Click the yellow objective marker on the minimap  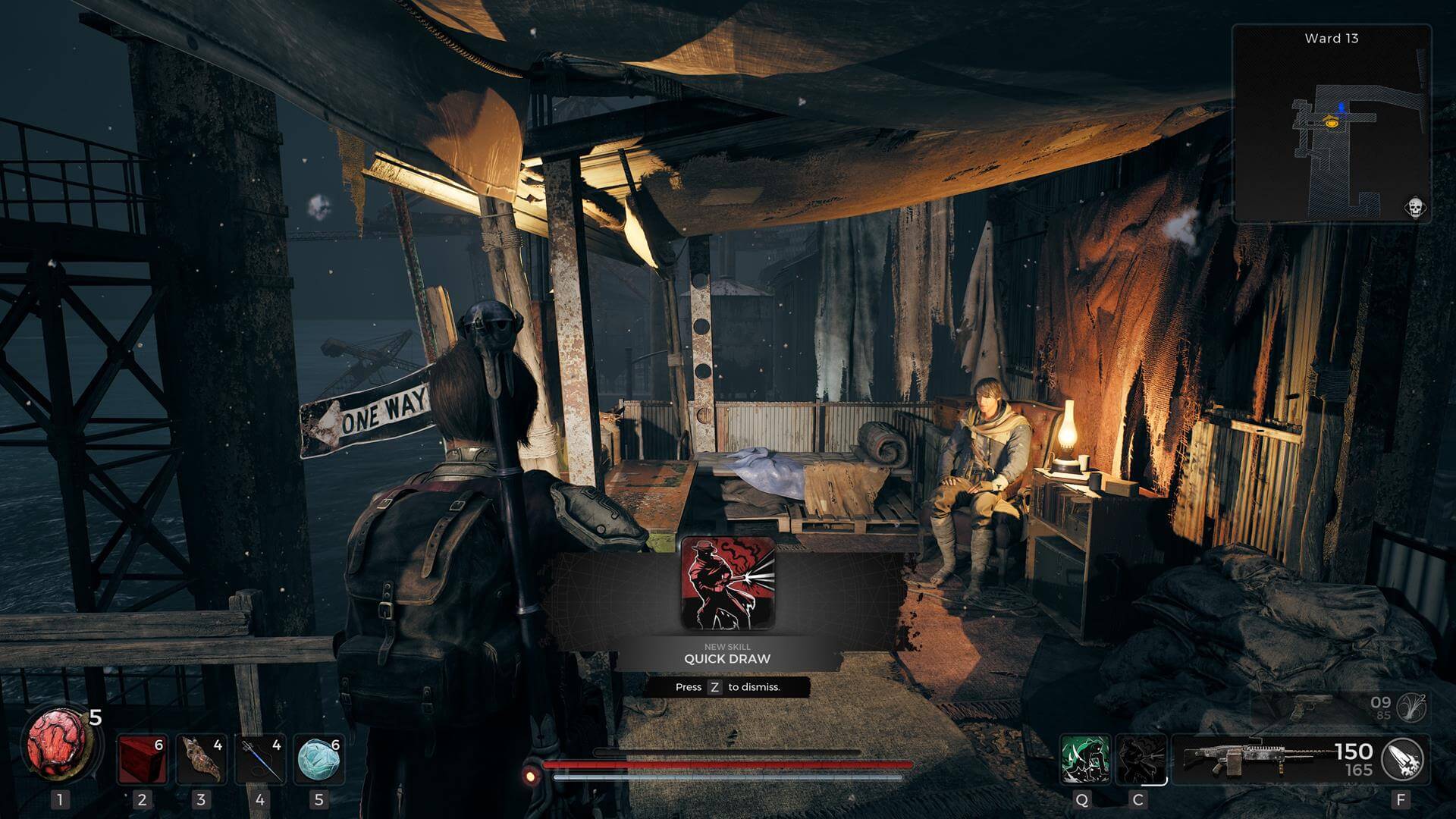[1331, 123]
